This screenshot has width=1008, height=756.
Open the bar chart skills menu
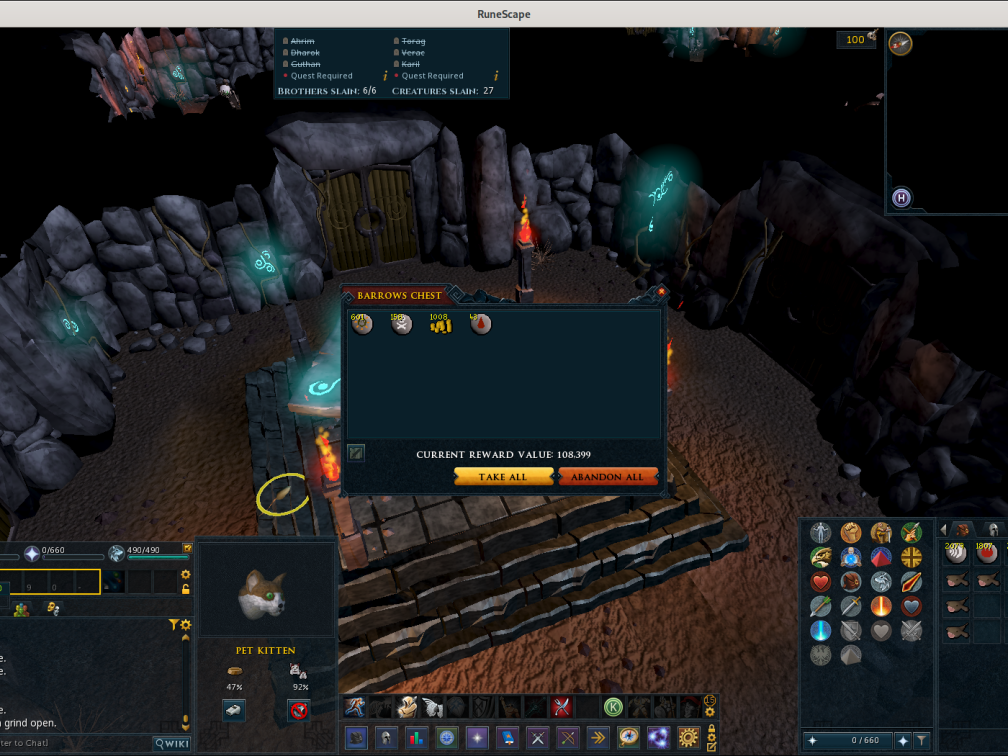pos(415,738)
